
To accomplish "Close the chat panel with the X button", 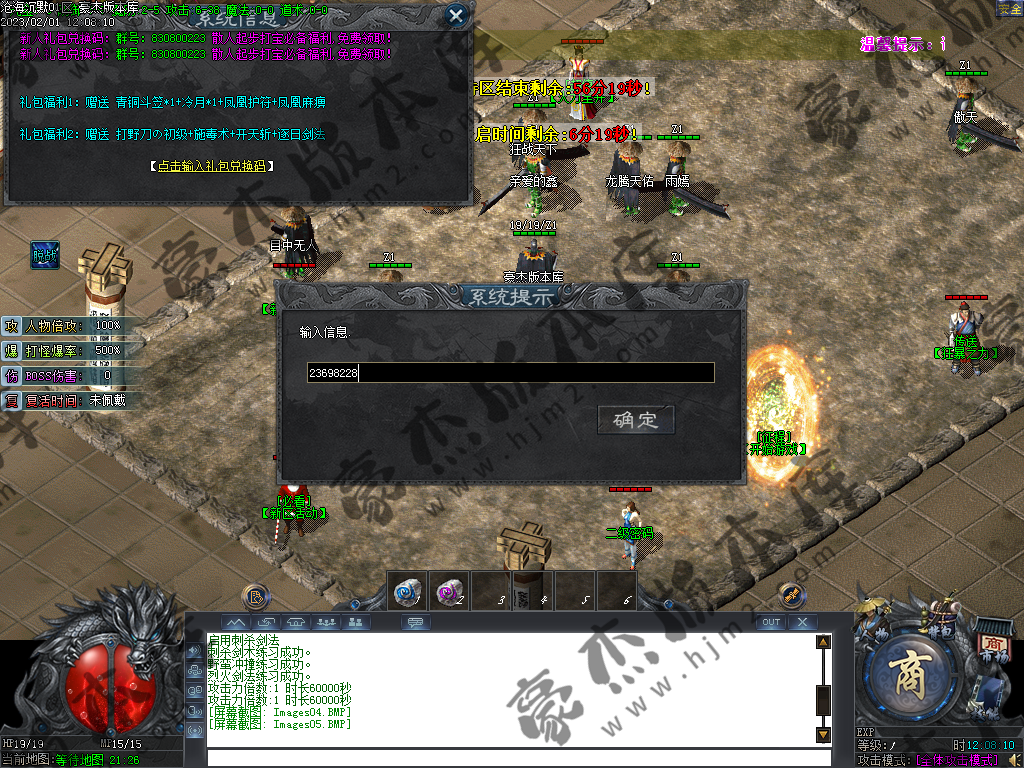I will pos(802,622).
